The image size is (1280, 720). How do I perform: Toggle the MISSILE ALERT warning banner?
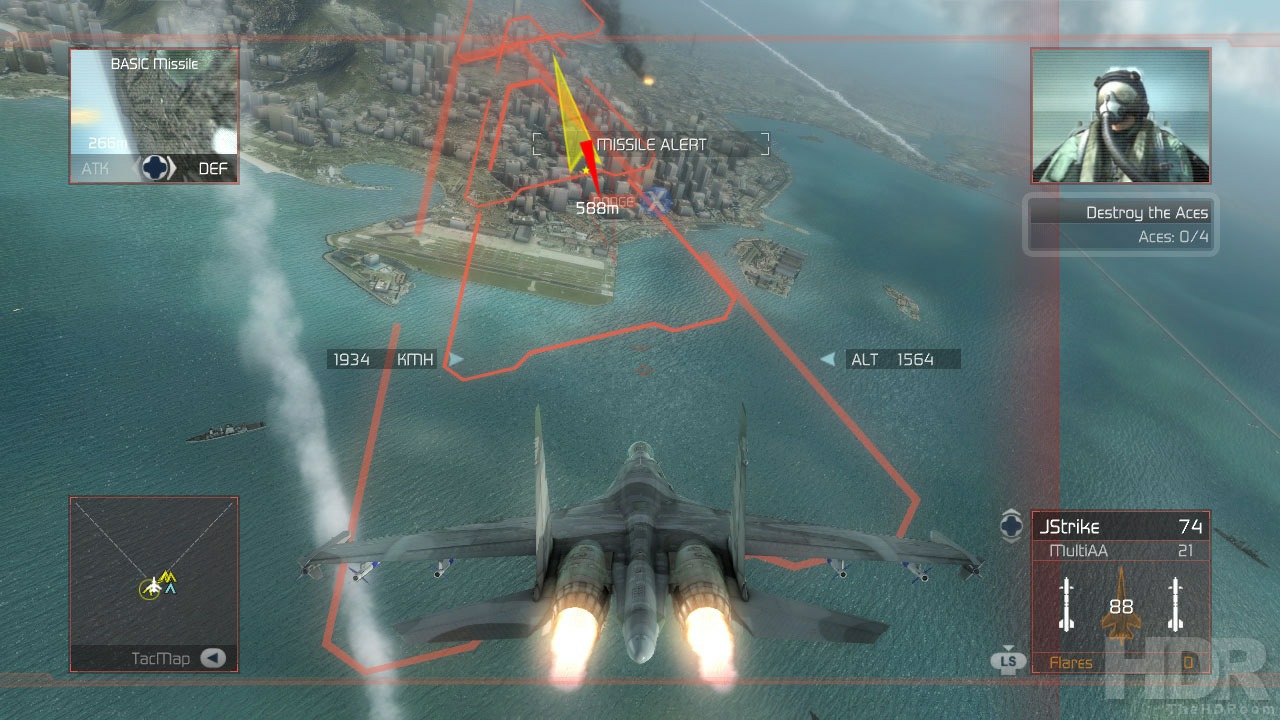652,144
